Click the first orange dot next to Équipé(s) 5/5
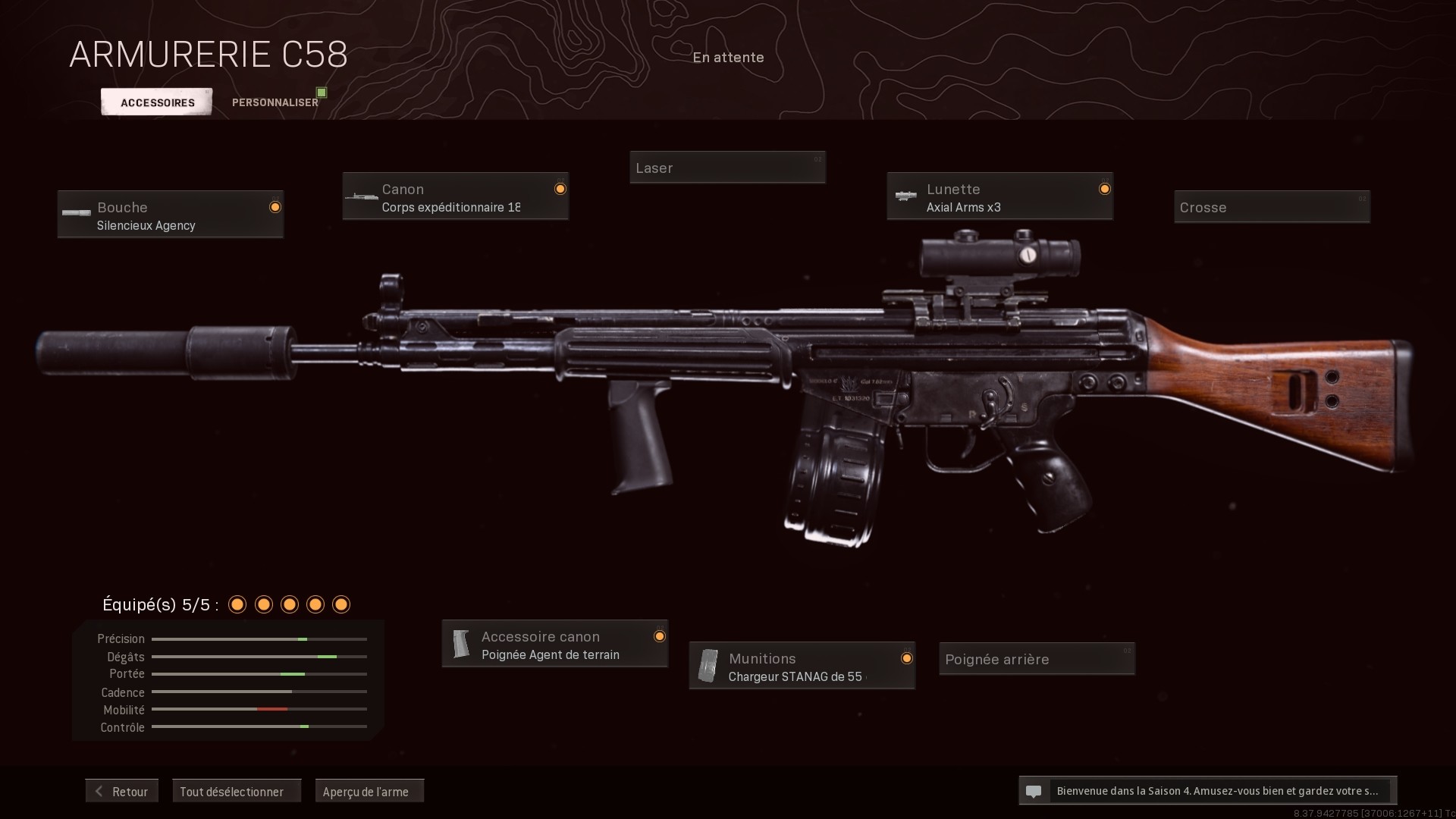 237,604
